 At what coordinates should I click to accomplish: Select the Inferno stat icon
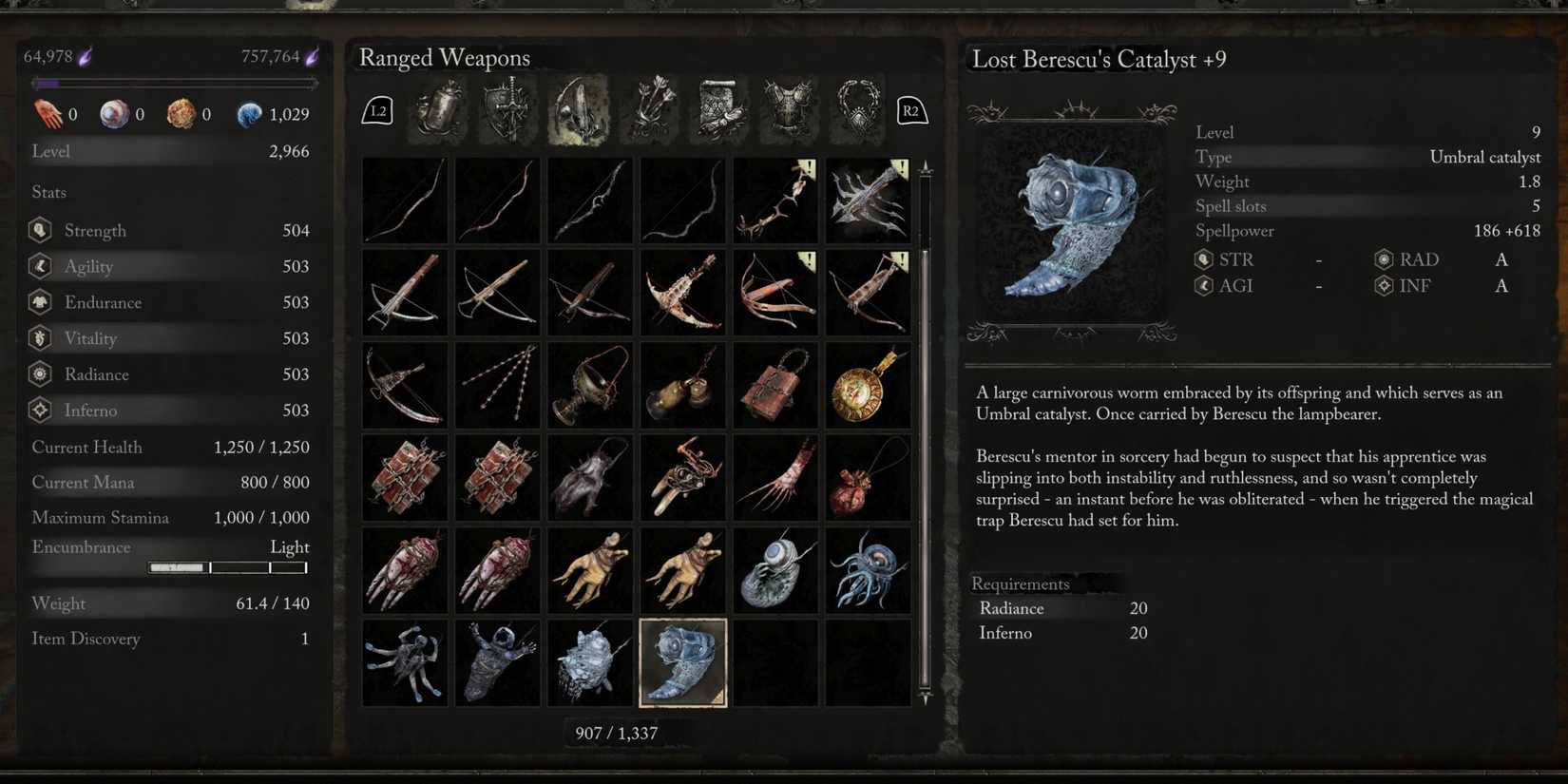(x=39, y=410)
